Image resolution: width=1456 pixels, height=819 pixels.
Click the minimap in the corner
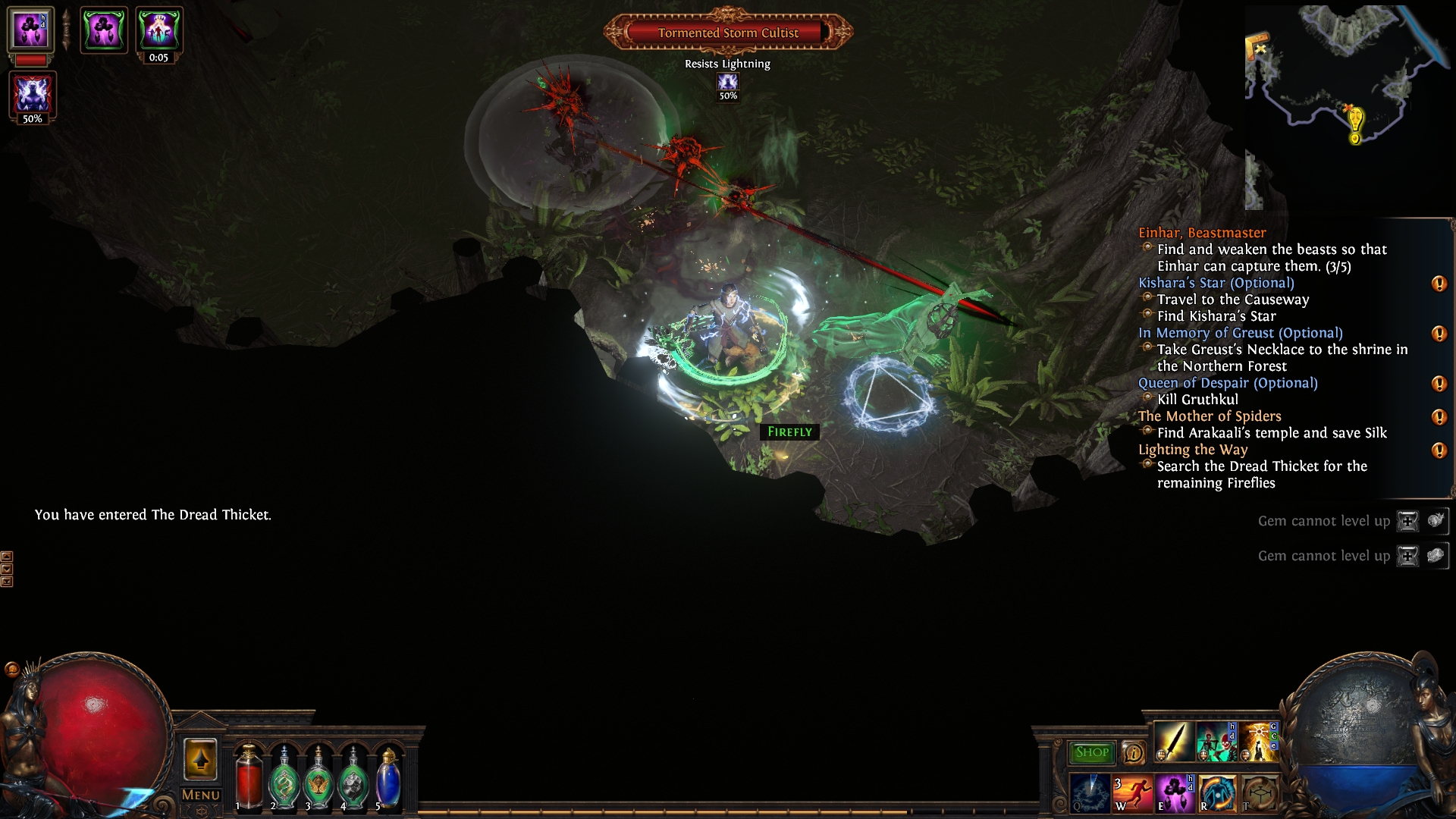tap(1346, 106)
